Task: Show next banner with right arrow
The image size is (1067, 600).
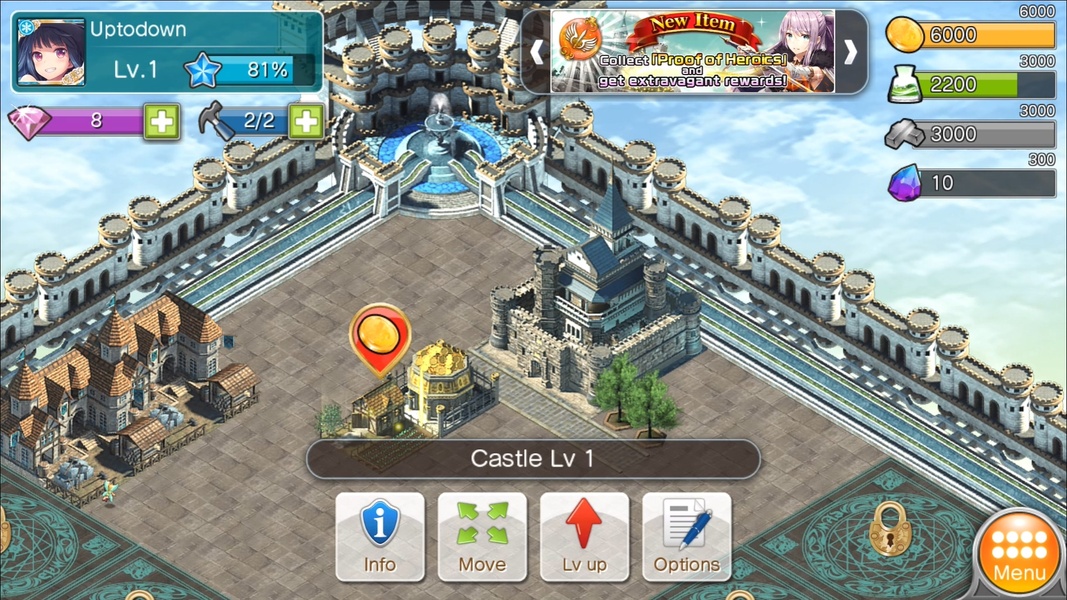Action: pyautogui.click(x=851, y=52)
